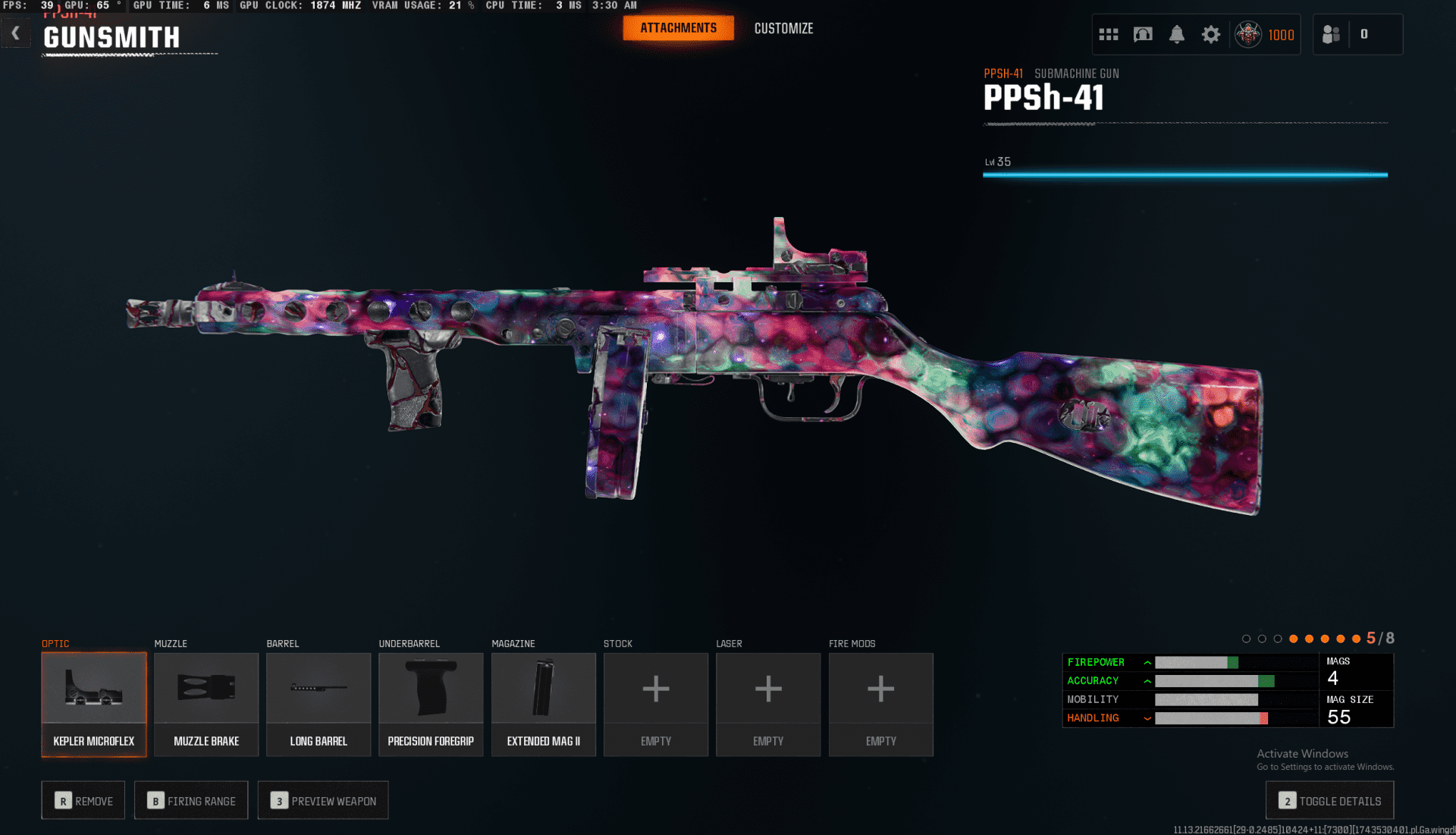Select the Kepler Microflex optic slot

(x=94, y=704)
